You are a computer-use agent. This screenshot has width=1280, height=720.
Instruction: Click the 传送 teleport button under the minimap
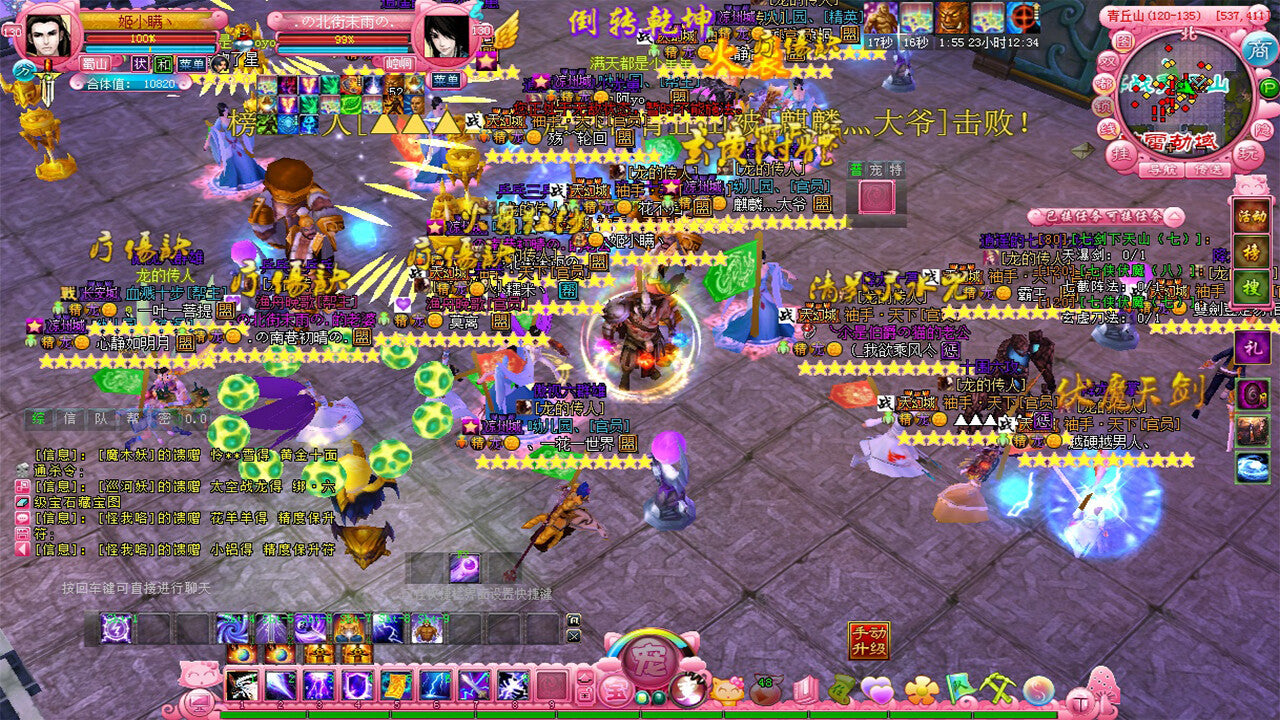click(1210, 170)
